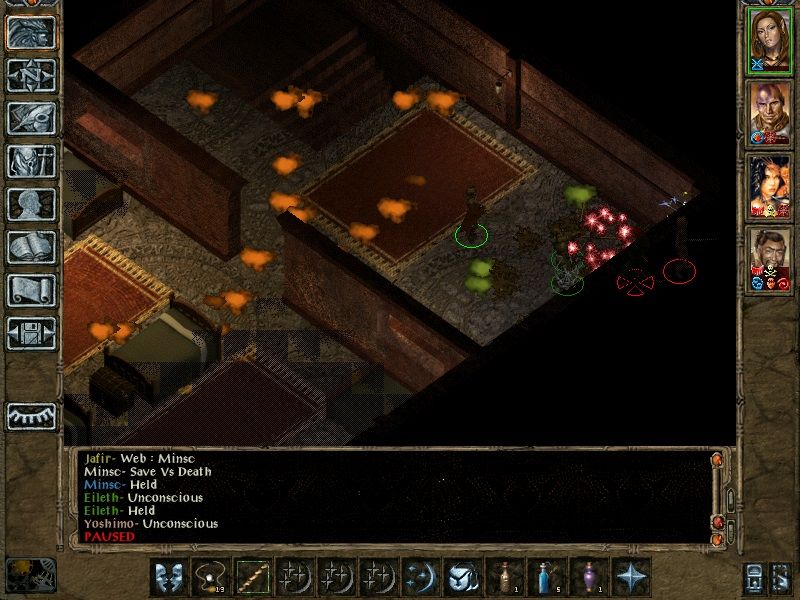Select the bald Minsc portrait
Image resolution: width=800 pixels, height=600 pixels.
pyautogui.click(x=770, y=113)
